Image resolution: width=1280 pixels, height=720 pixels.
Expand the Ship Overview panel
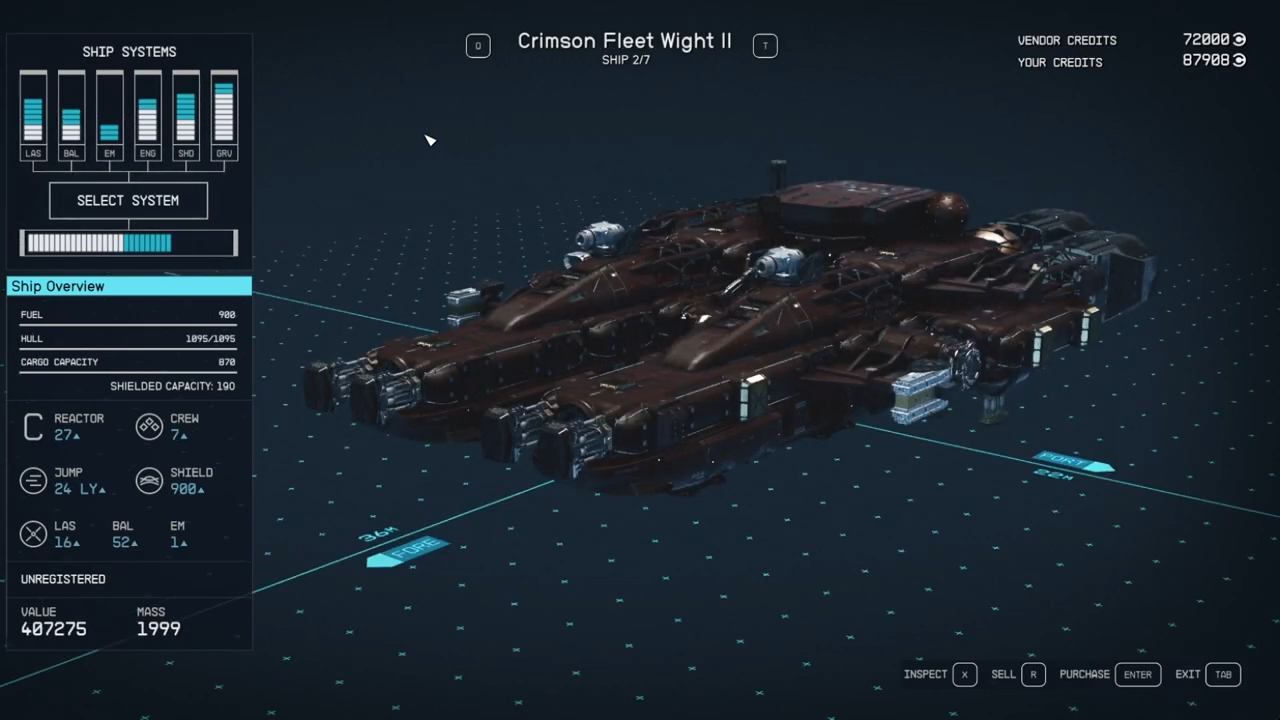(x=128, y=286)
